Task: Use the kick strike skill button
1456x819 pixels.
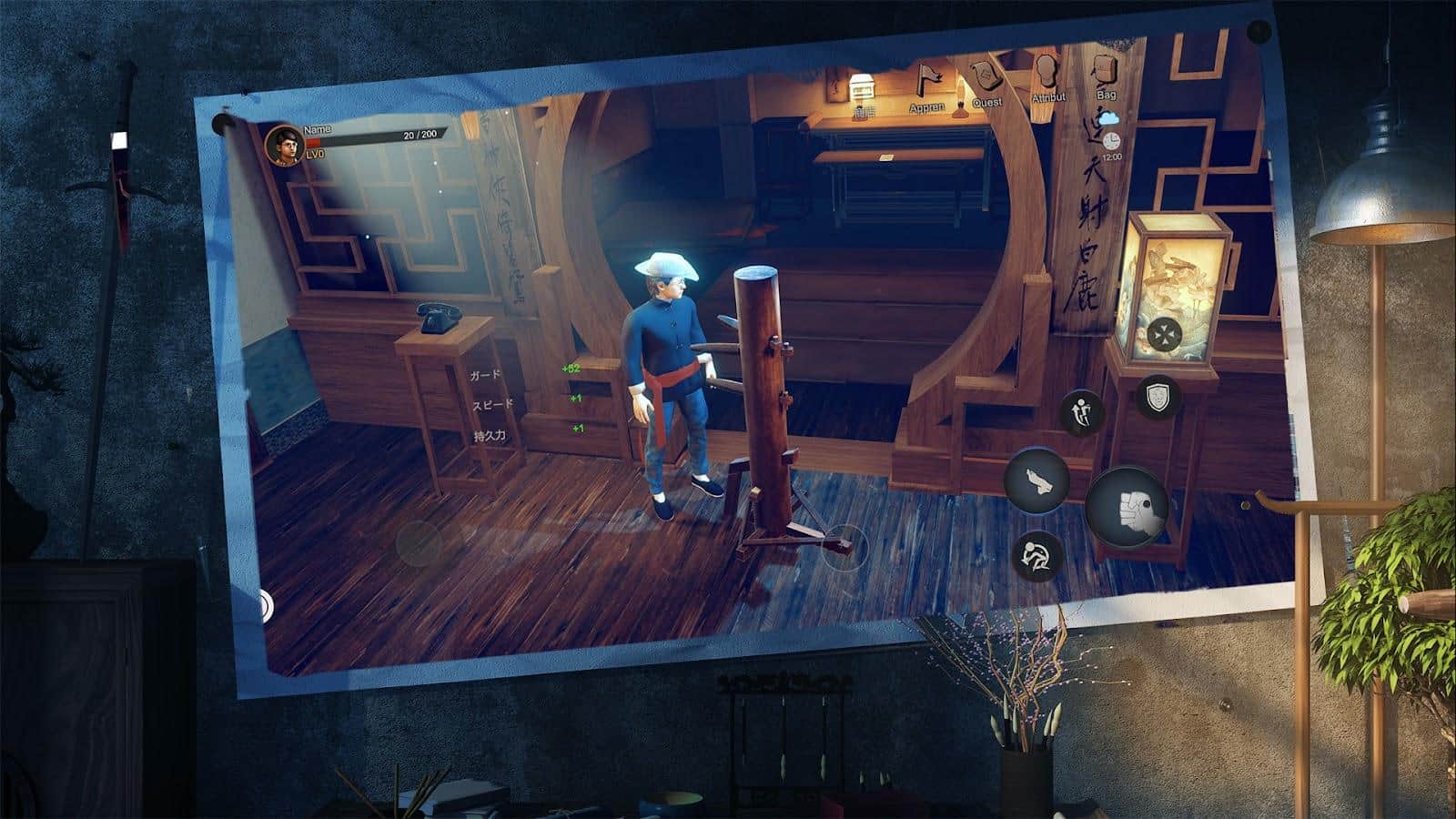Action: pos(1038,481)
